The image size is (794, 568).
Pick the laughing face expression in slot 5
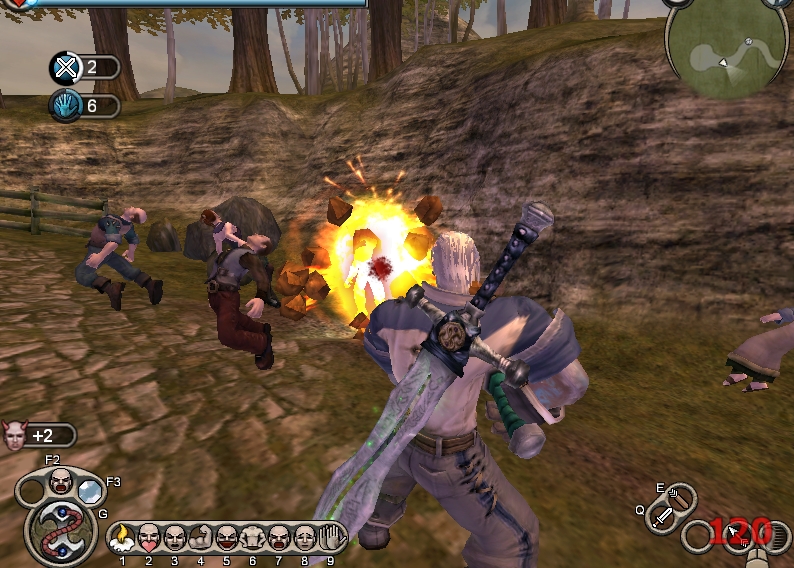226,537
